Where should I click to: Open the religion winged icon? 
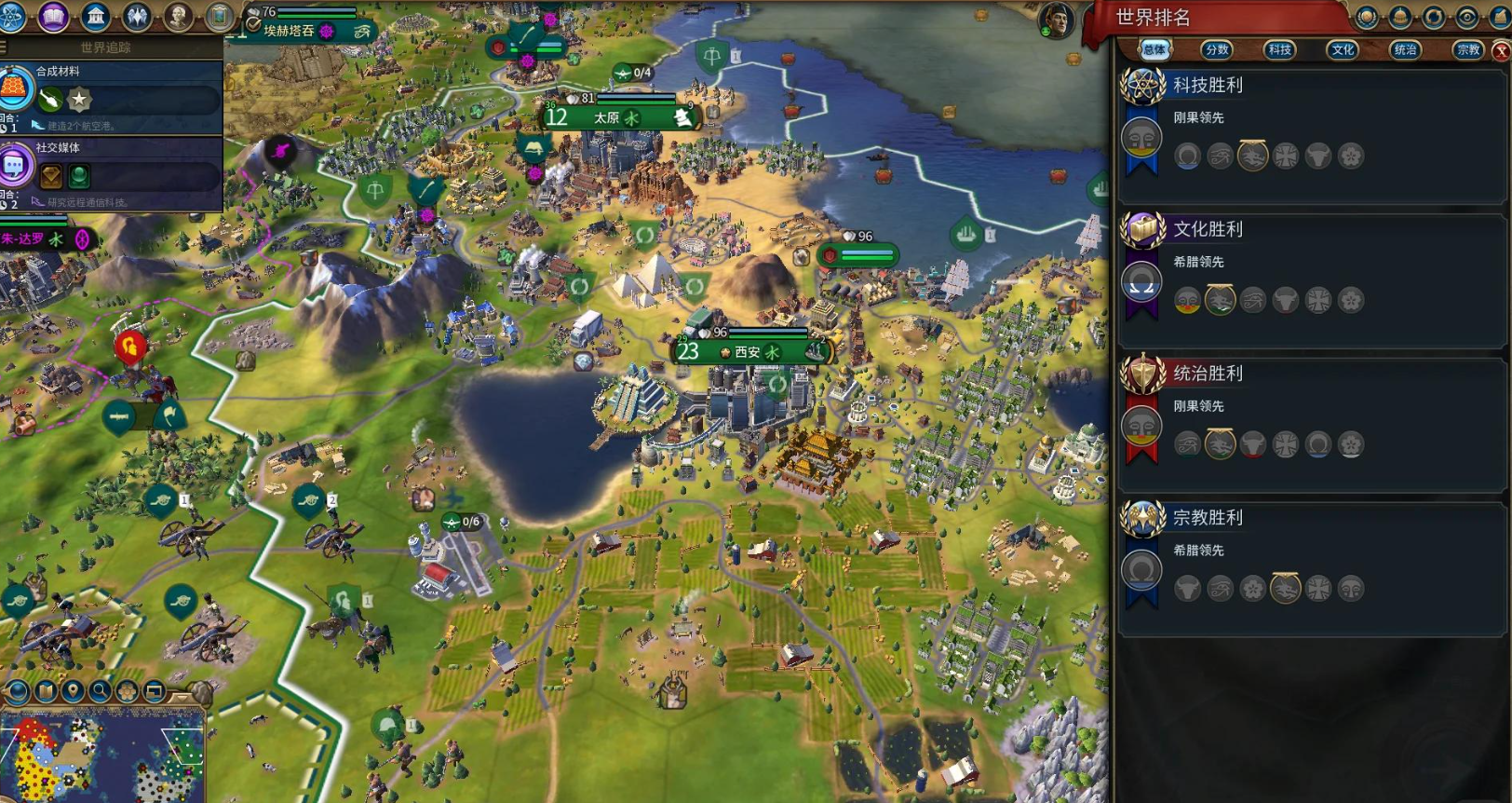(137, 16)
